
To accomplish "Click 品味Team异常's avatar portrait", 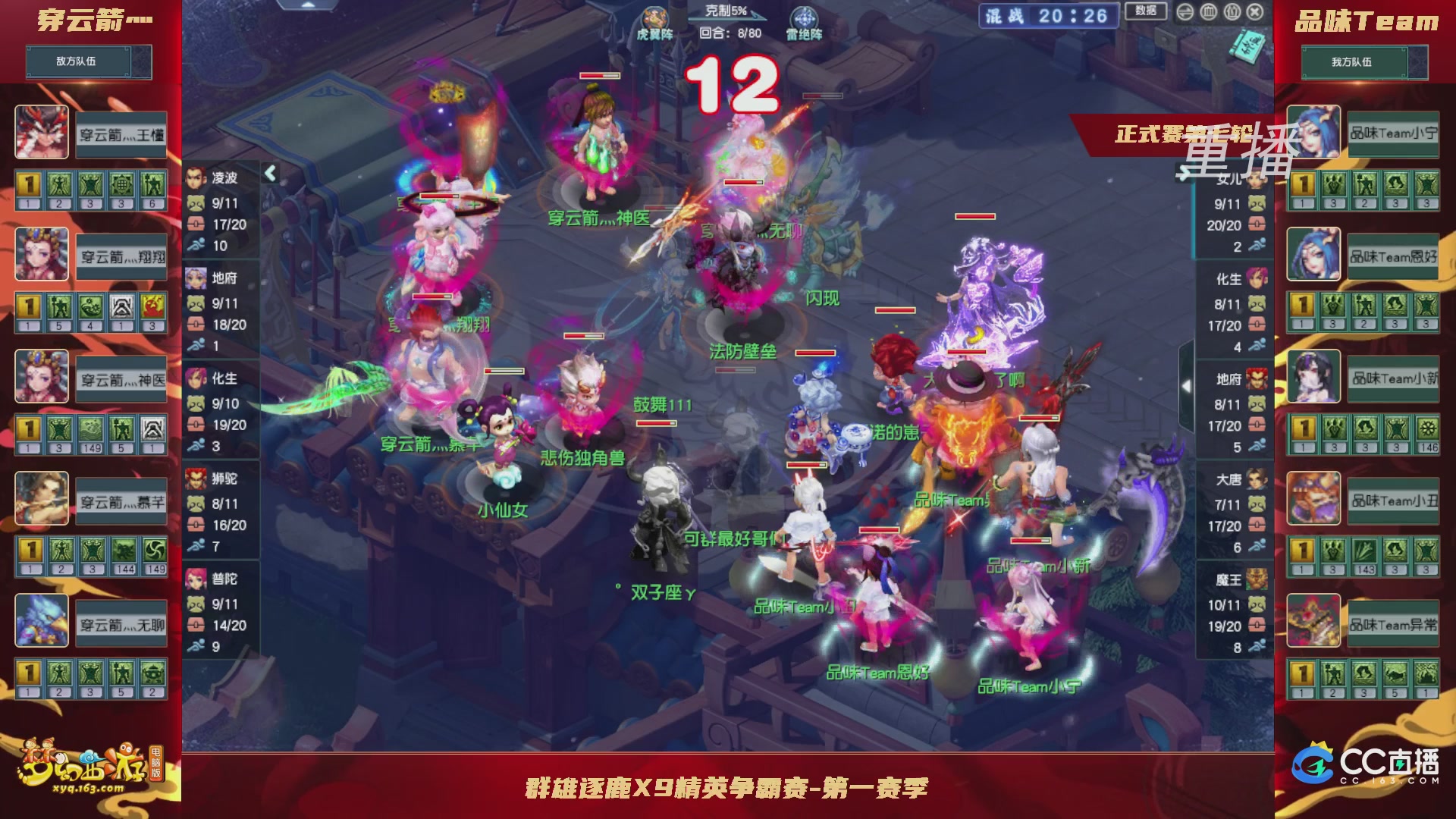I will click(x=1314, y=620).
